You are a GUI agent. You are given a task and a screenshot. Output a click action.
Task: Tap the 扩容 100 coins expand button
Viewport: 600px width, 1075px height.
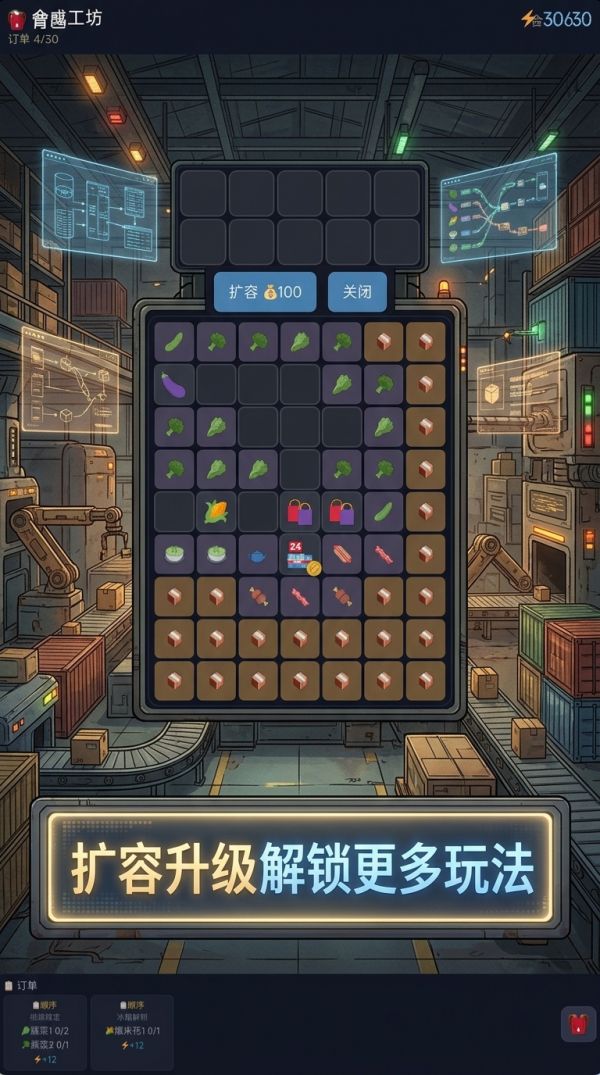pos(265,292)
